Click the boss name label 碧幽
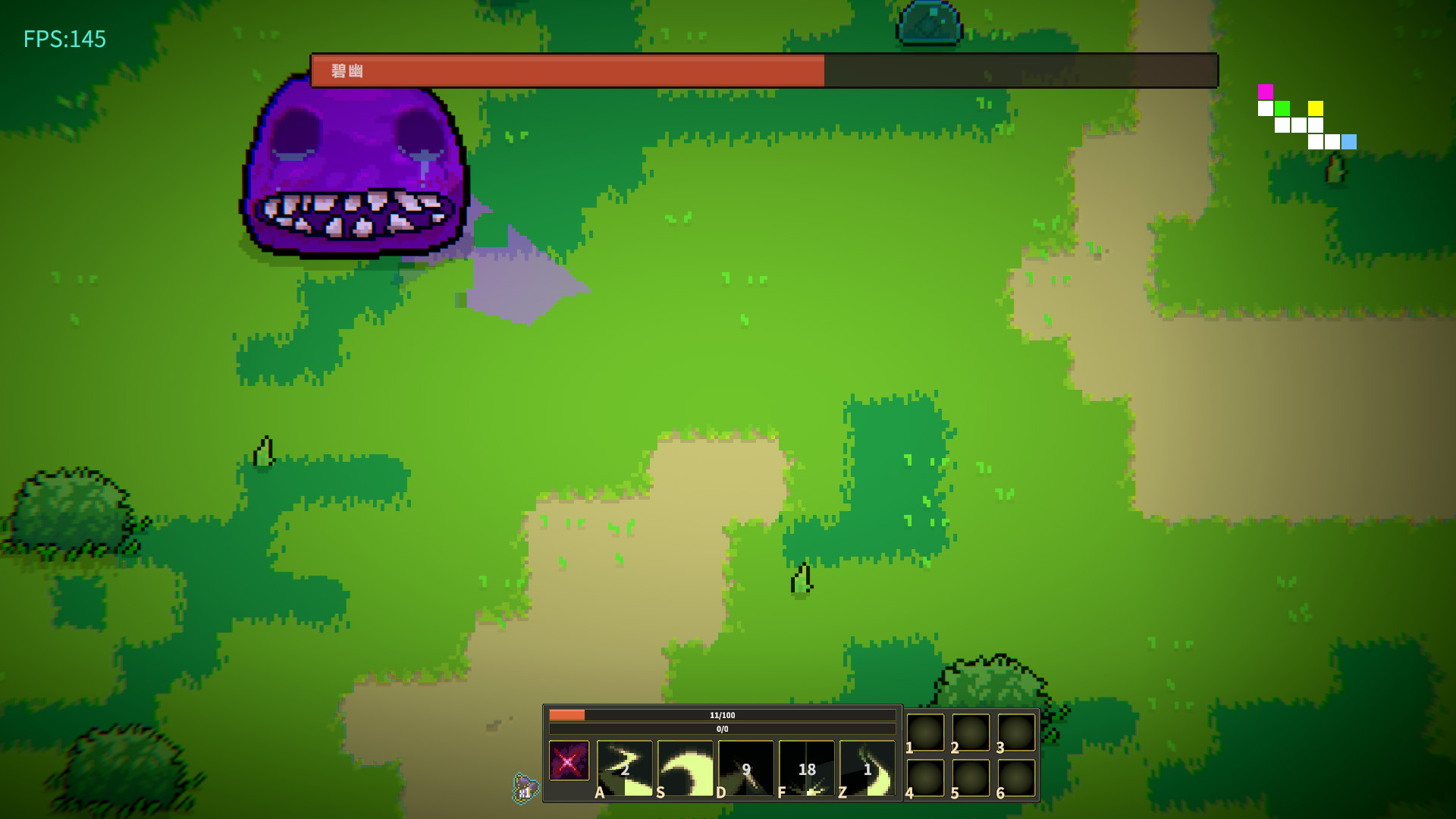This screenshot has height=819, width=1456. pos(349,71)
